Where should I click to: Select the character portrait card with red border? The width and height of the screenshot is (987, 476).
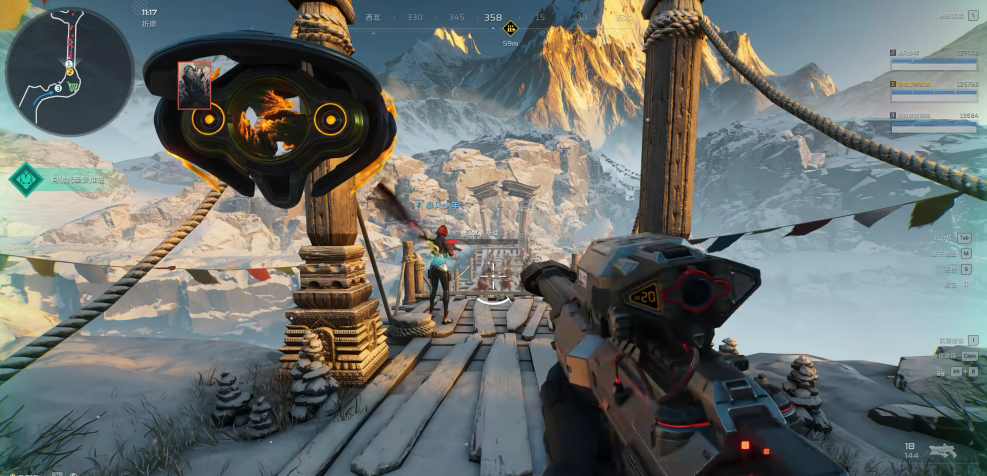(193, 84)
